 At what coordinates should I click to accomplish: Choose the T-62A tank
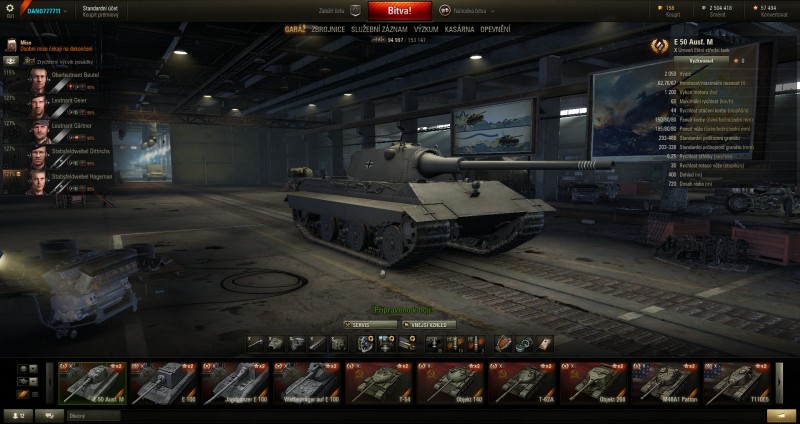pos(523,383)
